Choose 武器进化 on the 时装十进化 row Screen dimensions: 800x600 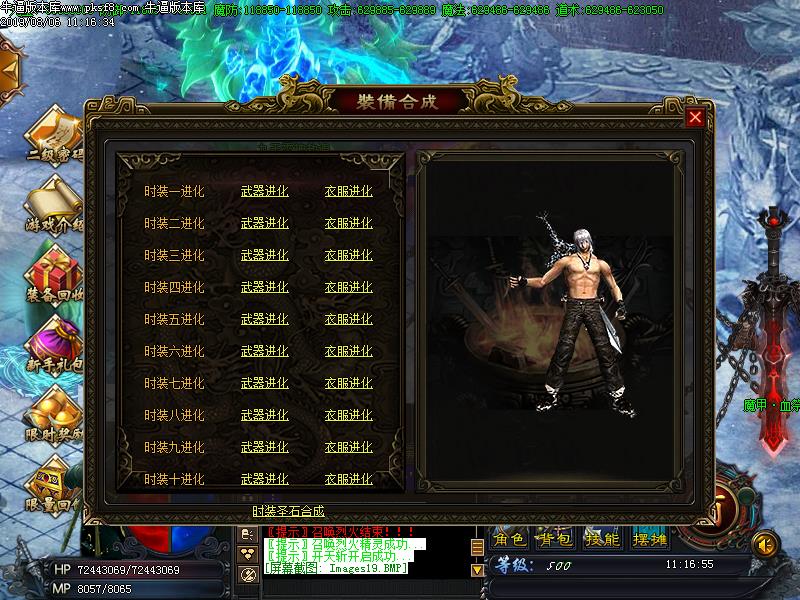pyautogui.click(x=264, y=480)
